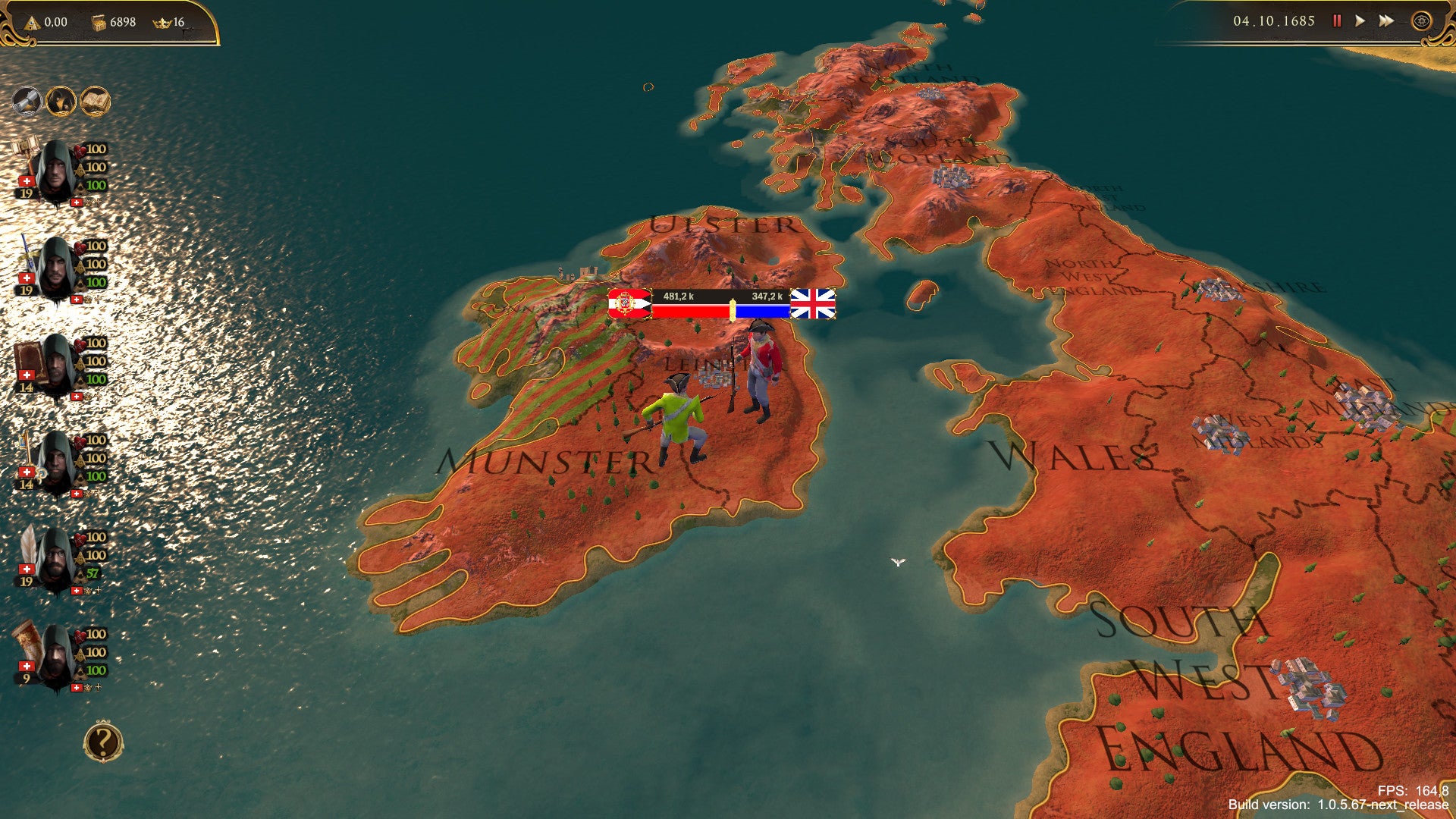
Task: Click the silver scroll icon button
Action: coord(27,101)
